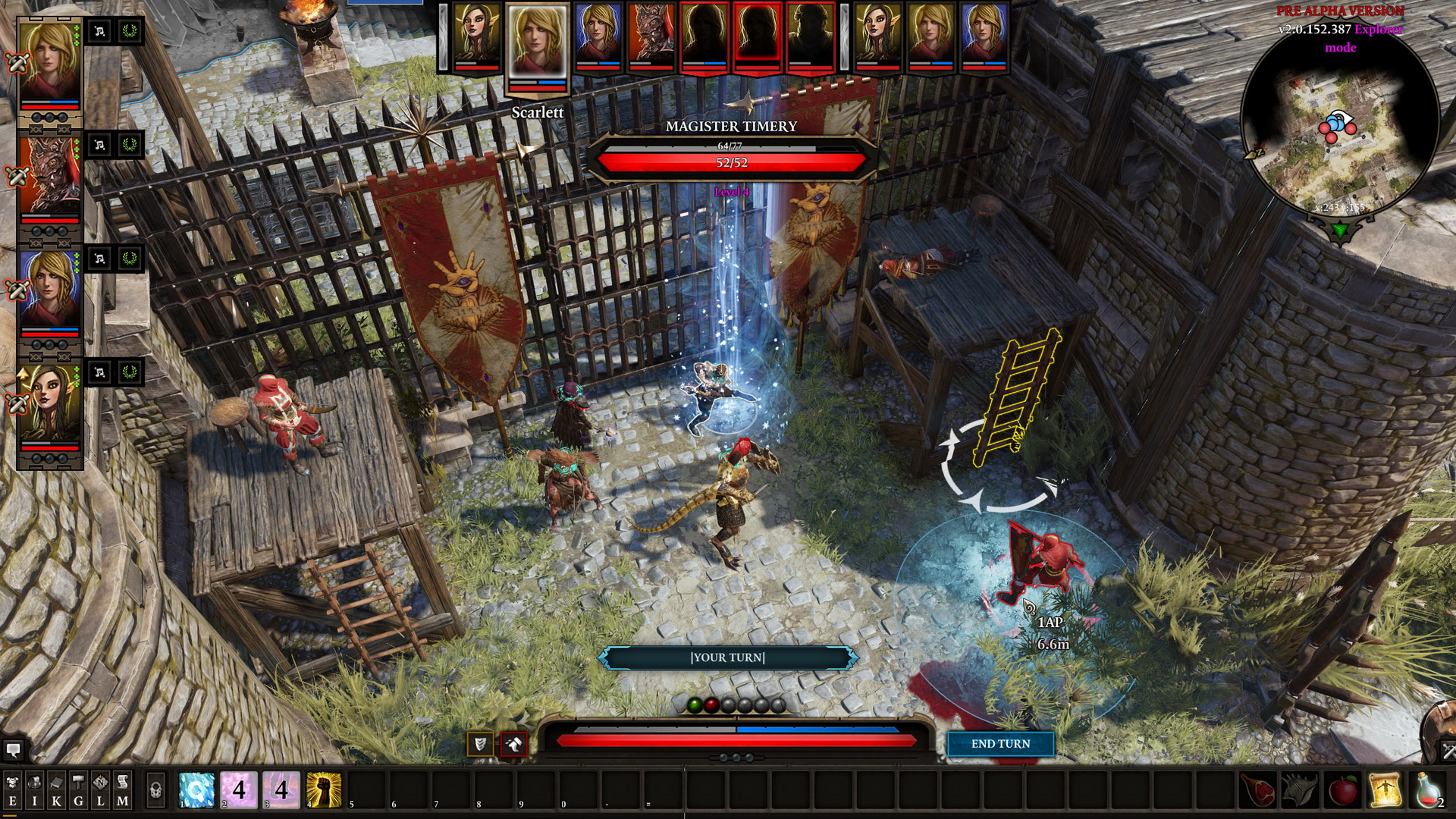Toggle the shield guard stance icon
This screenshot has width=1456, height=819.
tap(479, 744)
